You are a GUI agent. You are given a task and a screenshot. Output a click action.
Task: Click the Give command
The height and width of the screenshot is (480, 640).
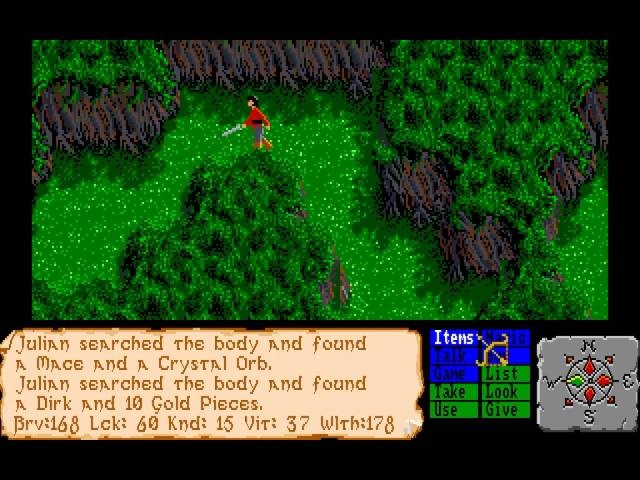pyautogui.click(x=503, y=410)
